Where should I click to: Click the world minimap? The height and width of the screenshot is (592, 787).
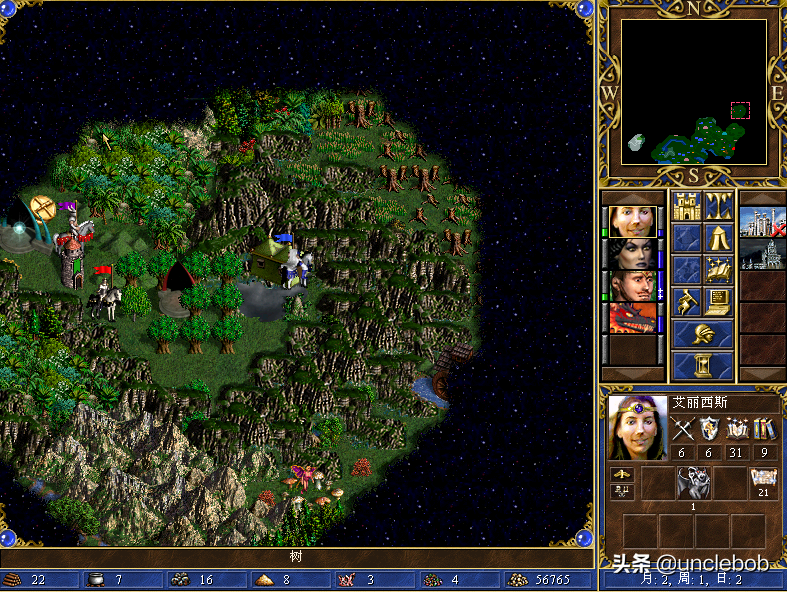pos(693,92)
